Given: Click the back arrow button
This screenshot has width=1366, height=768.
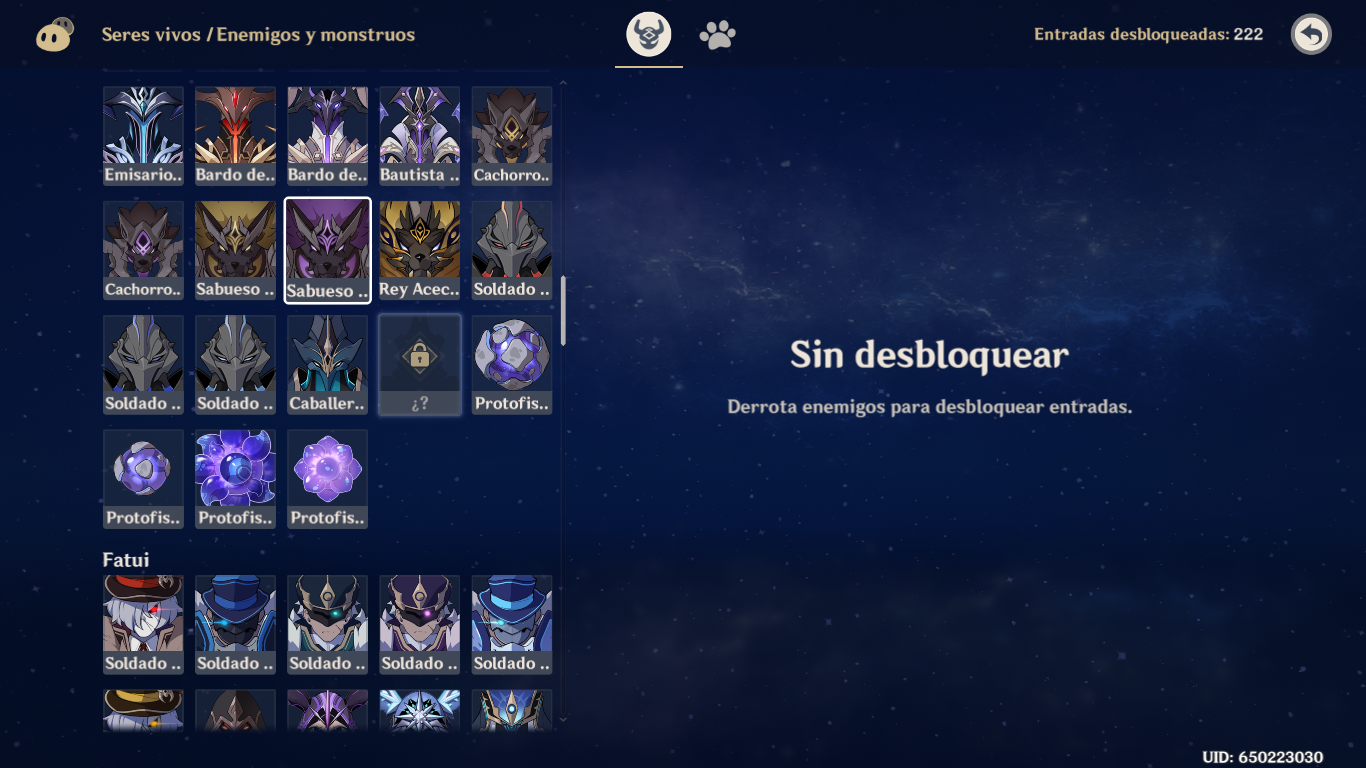Looking at the screenshot, I should pos(1313,33).
